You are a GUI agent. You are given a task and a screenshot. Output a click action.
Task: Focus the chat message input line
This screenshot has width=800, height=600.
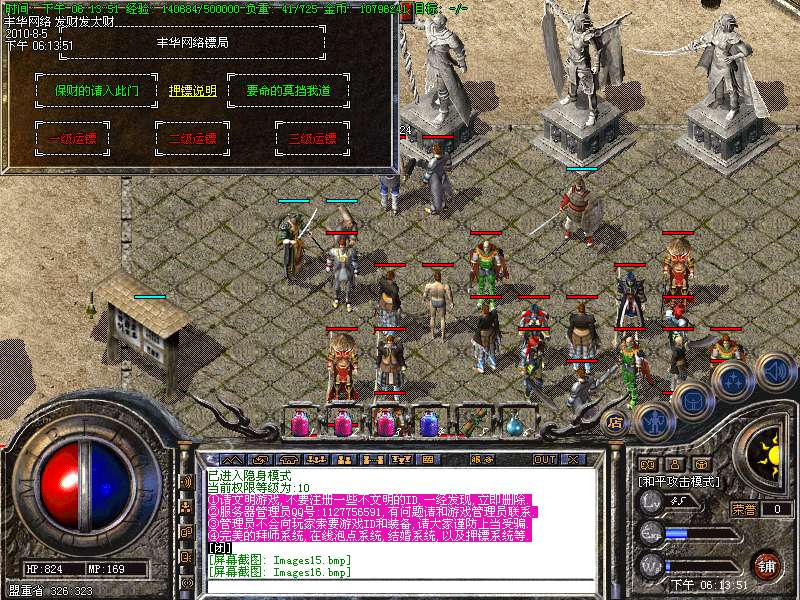(x=400, y=586)
